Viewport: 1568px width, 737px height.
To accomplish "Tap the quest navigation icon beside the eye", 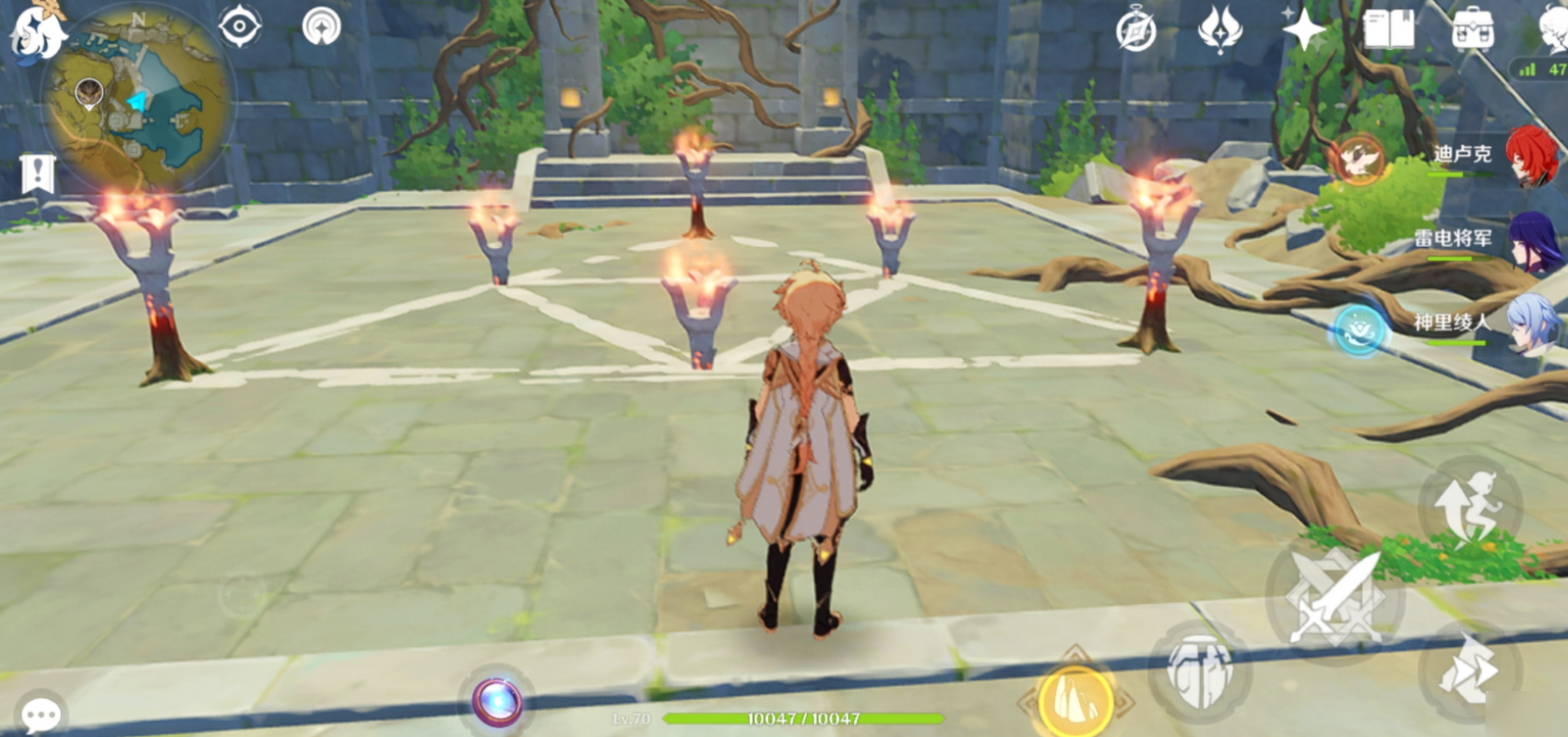I will 322,26.
